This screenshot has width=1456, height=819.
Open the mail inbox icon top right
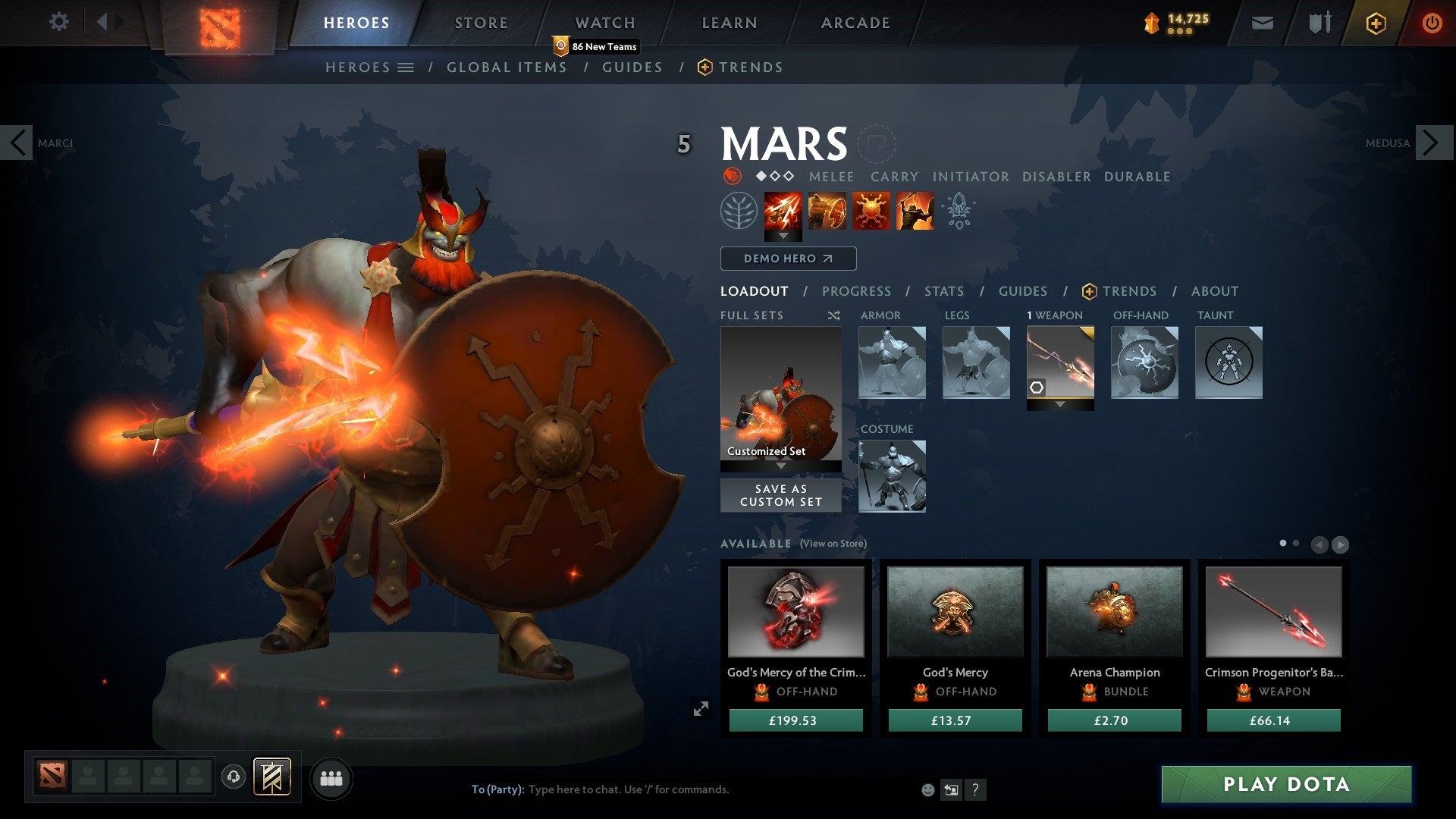(x=1262, y=23)
